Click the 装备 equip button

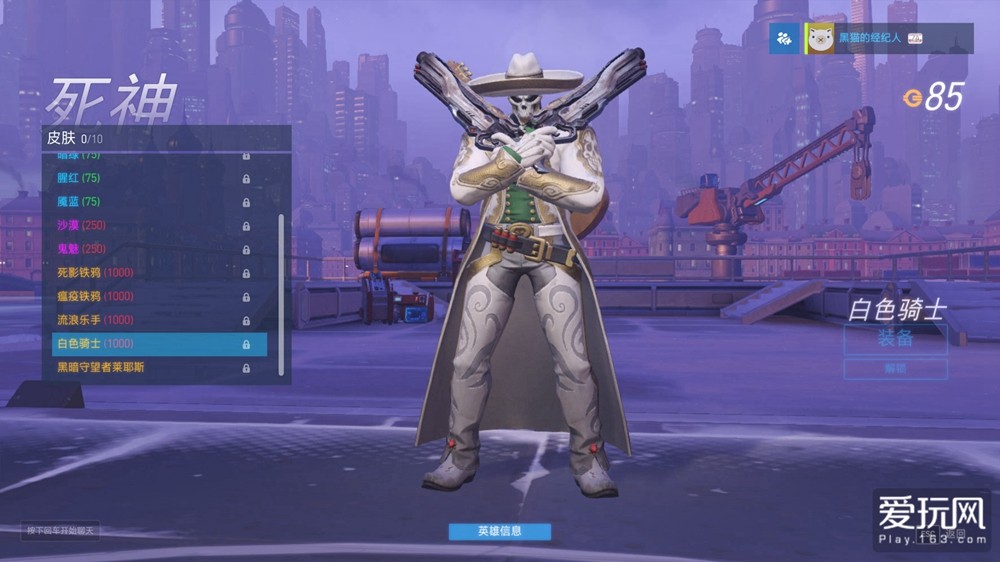(895, 339)
